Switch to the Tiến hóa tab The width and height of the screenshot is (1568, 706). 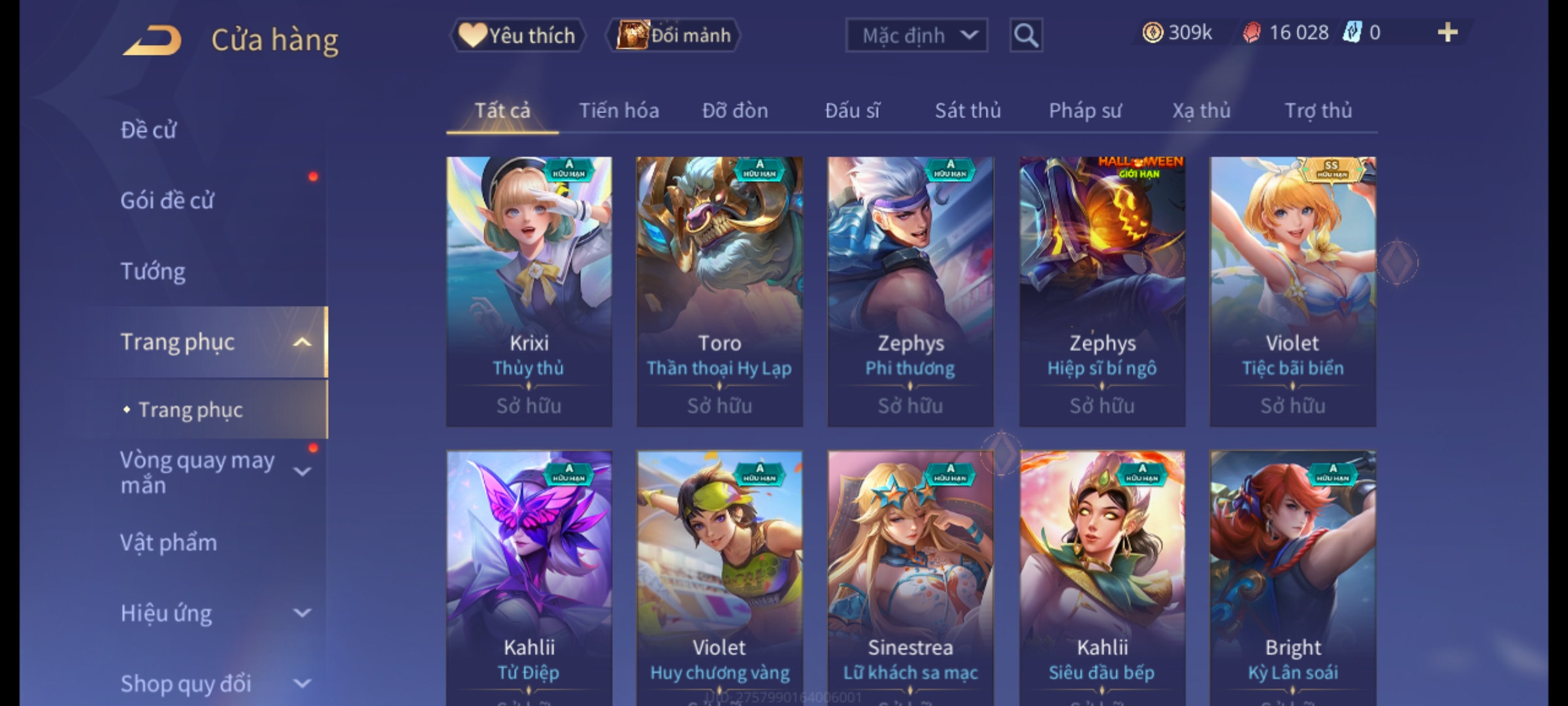[619, 110]
